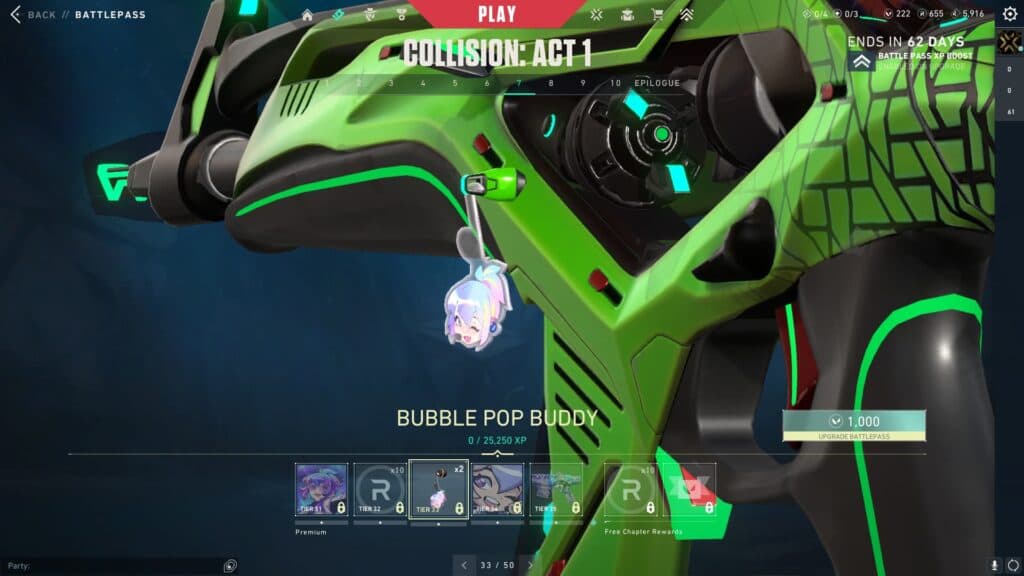
Task: Select the free chapter Radianite x10 reward
Action: (632, 489)
